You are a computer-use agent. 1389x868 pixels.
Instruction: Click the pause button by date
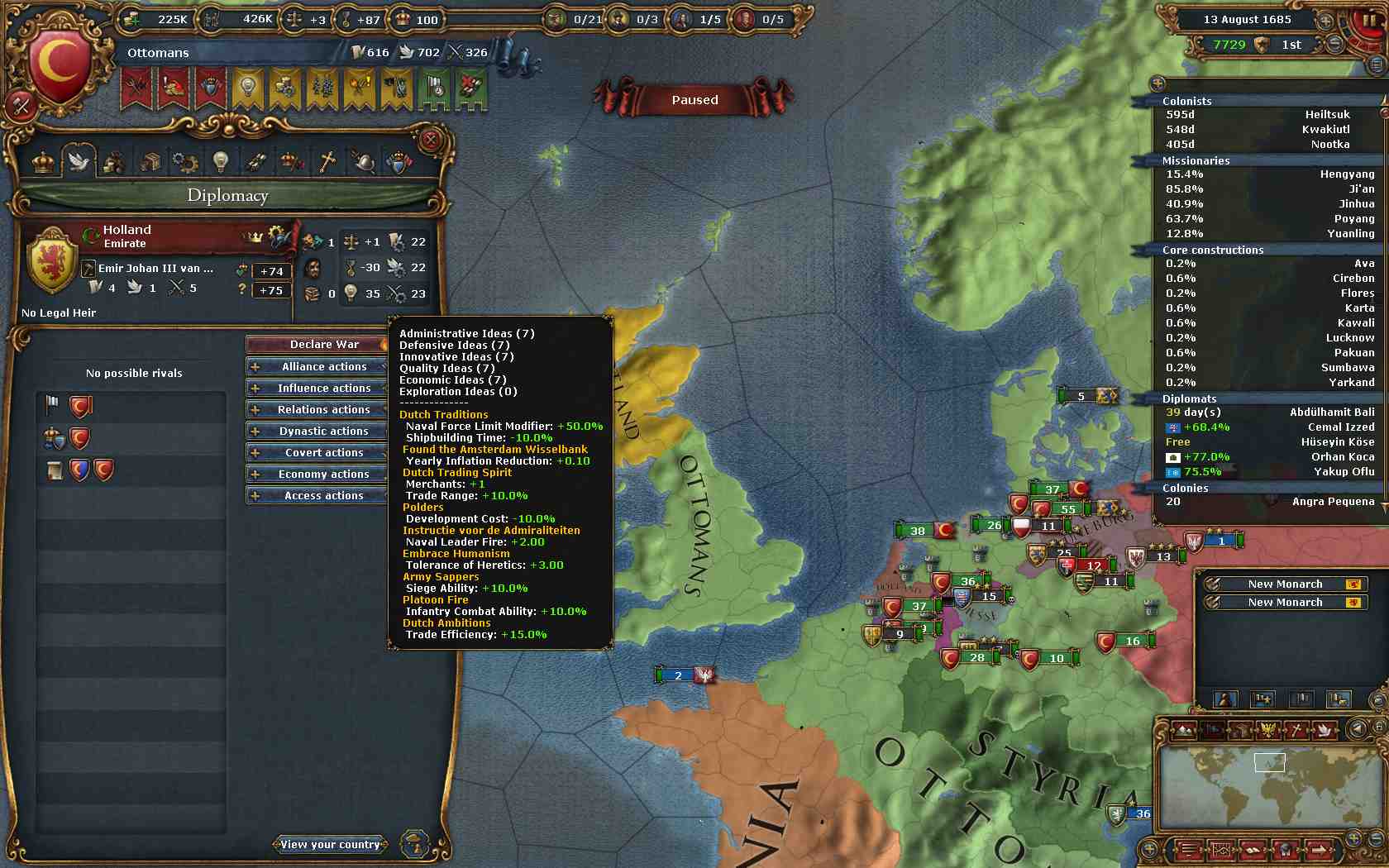tap(1371, 20)
